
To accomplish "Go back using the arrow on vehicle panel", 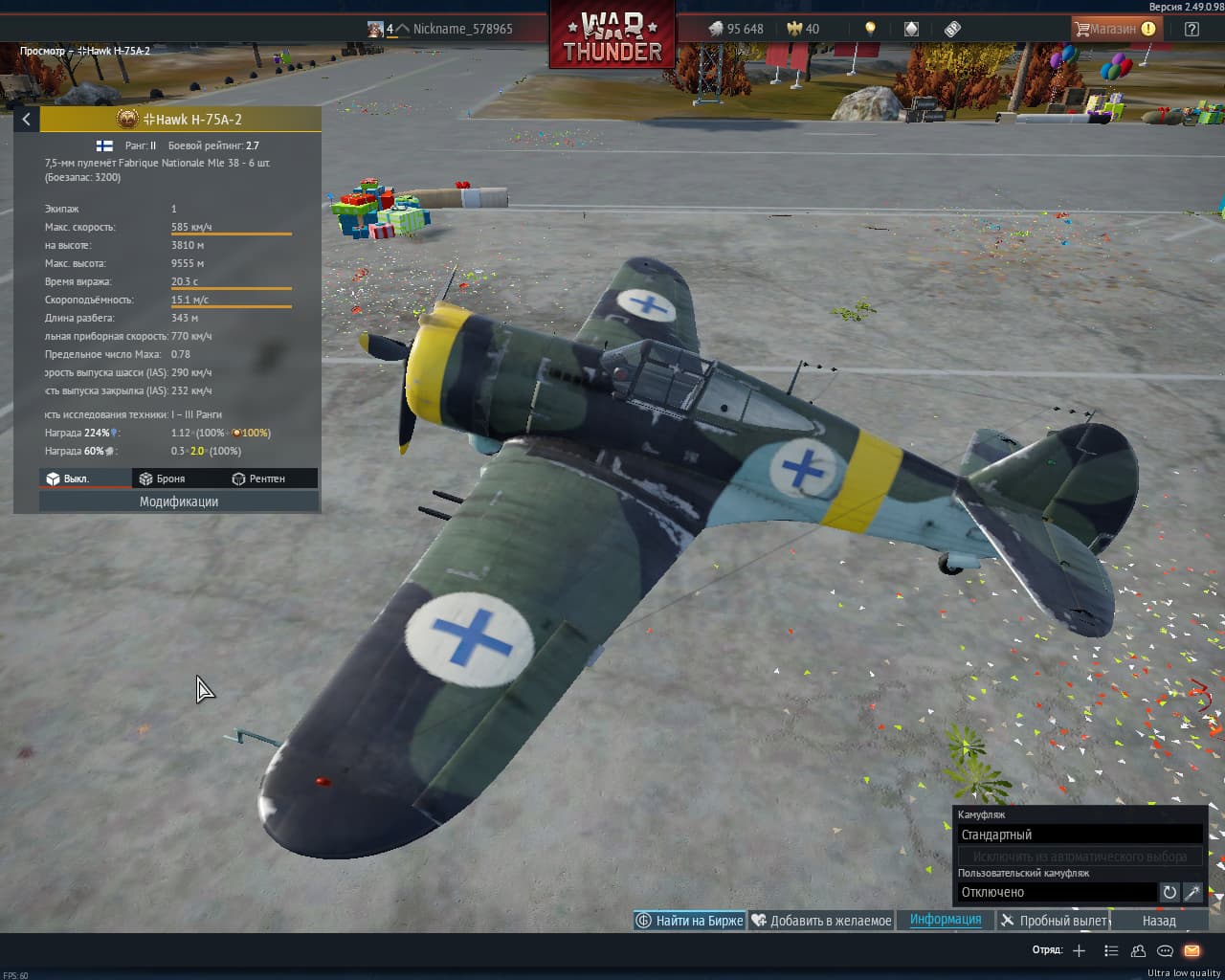I will pos(27,120).
